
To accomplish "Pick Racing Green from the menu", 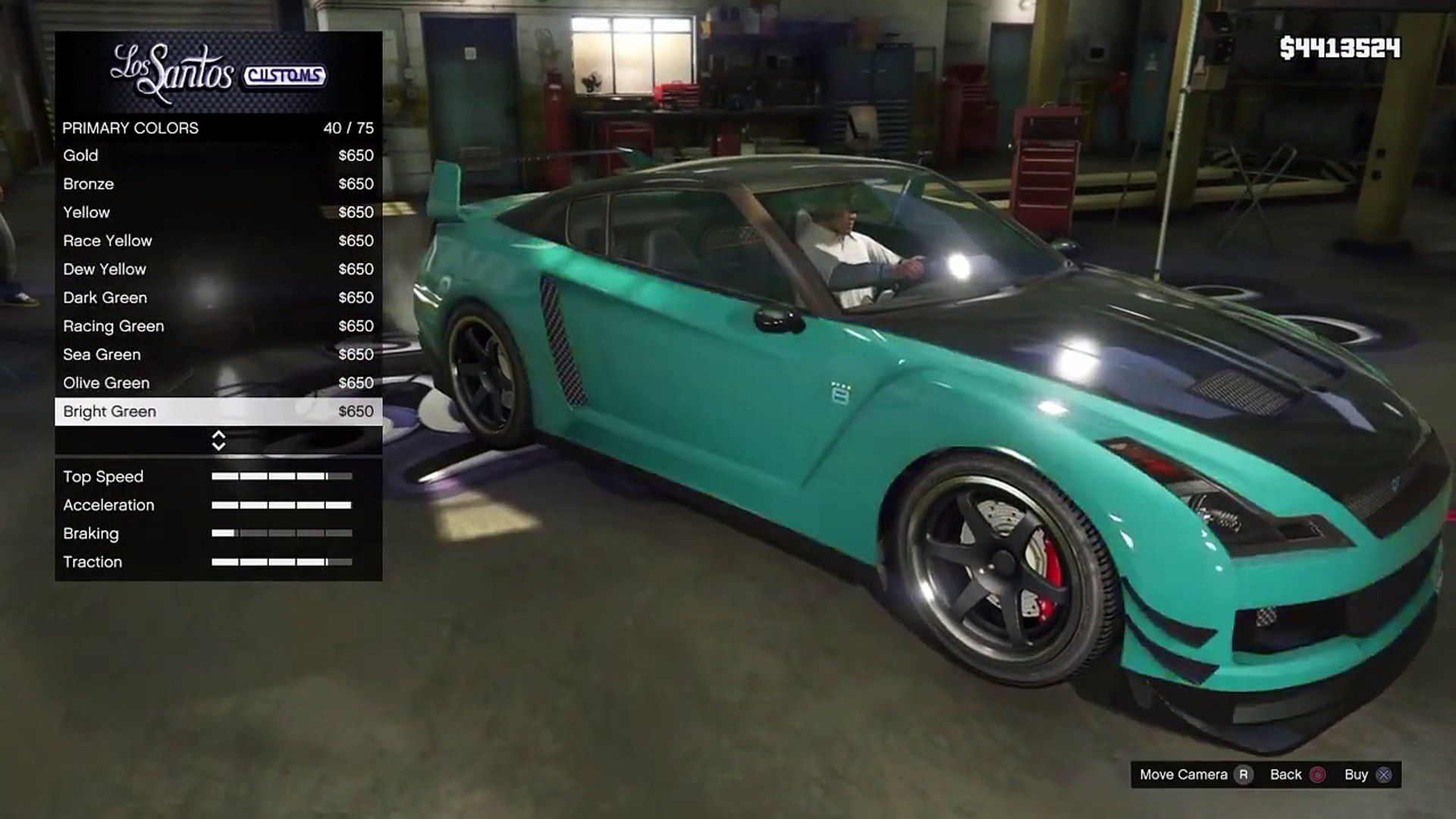I will tap(218, 326).
